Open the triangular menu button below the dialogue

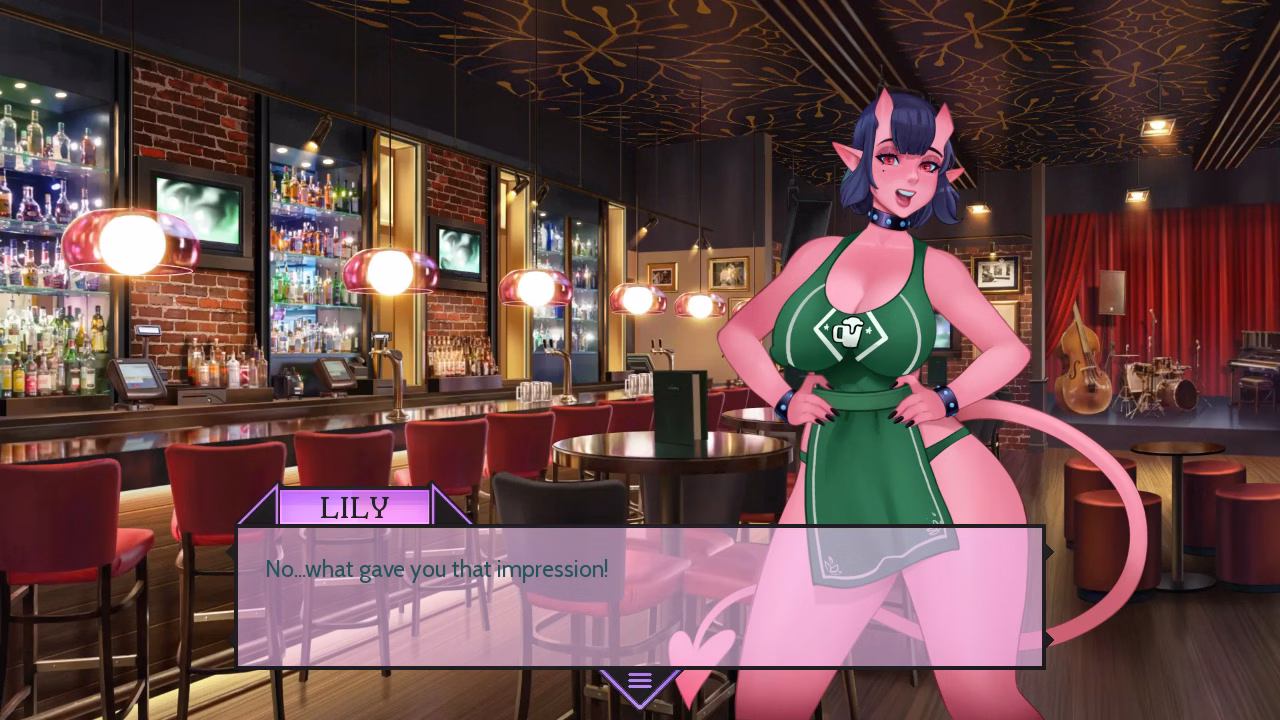[x=640, y=683]
